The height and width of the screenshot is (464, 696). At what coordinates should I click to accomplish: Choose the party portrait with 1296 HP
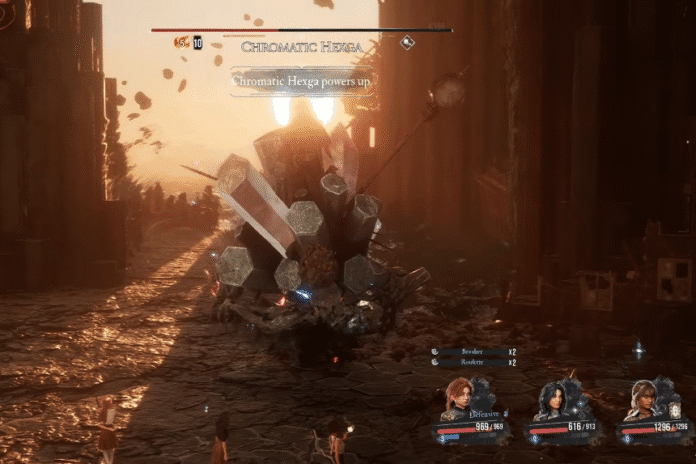tap(641, 400)
